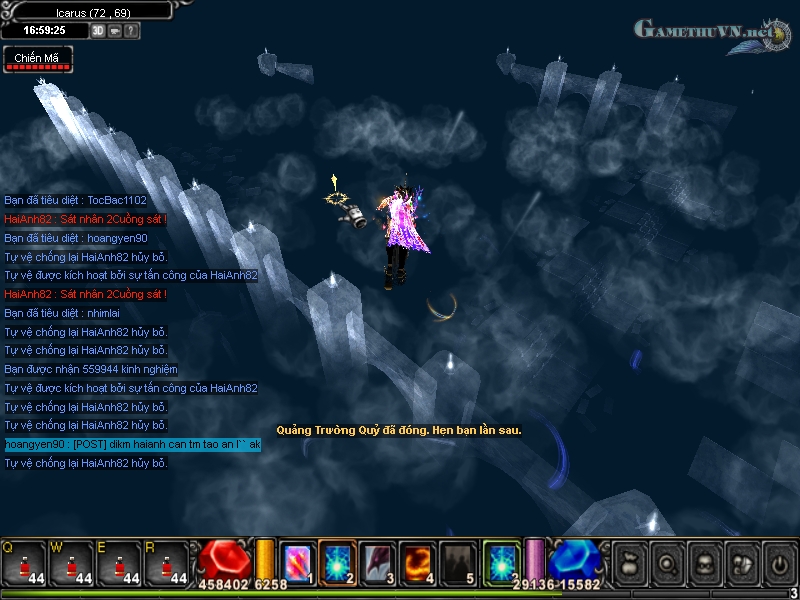Open the inventory bag button
The image size is (800, 600).
pos(631,565)
